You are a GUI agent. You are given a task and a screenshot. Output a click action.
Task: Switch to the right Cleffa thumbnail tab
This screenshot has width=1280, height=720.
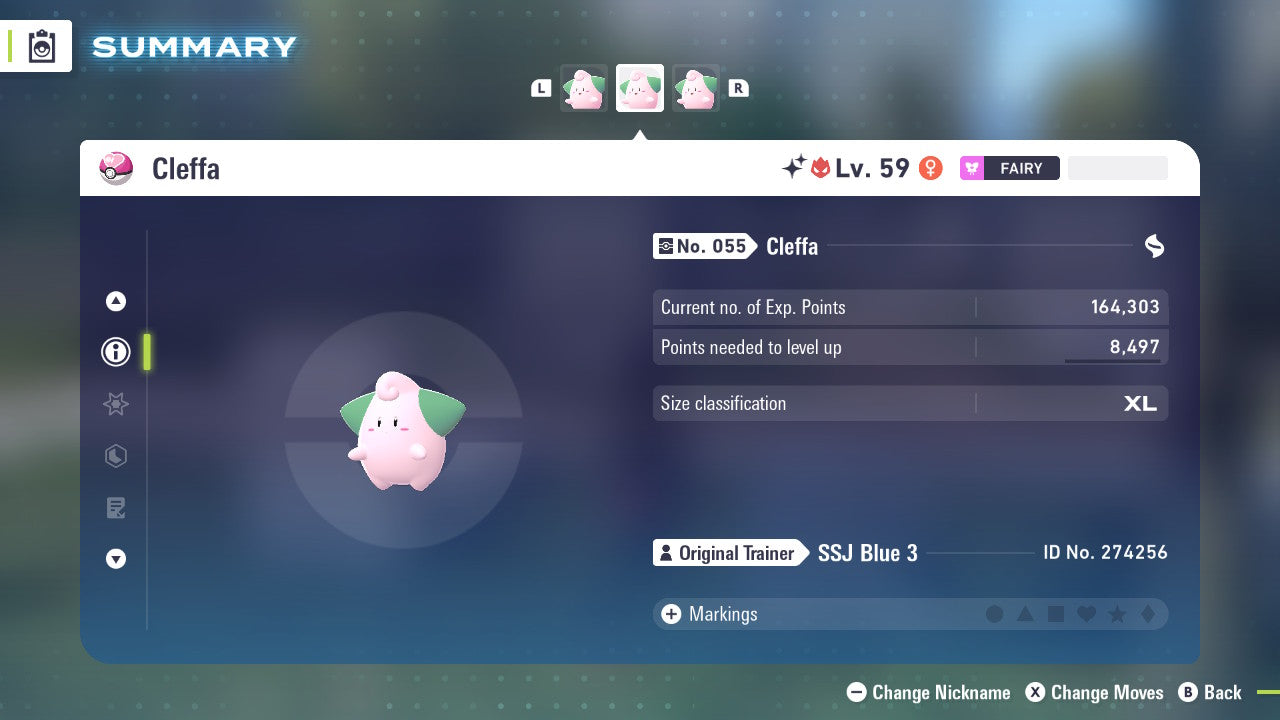click(x=697, y=88)
